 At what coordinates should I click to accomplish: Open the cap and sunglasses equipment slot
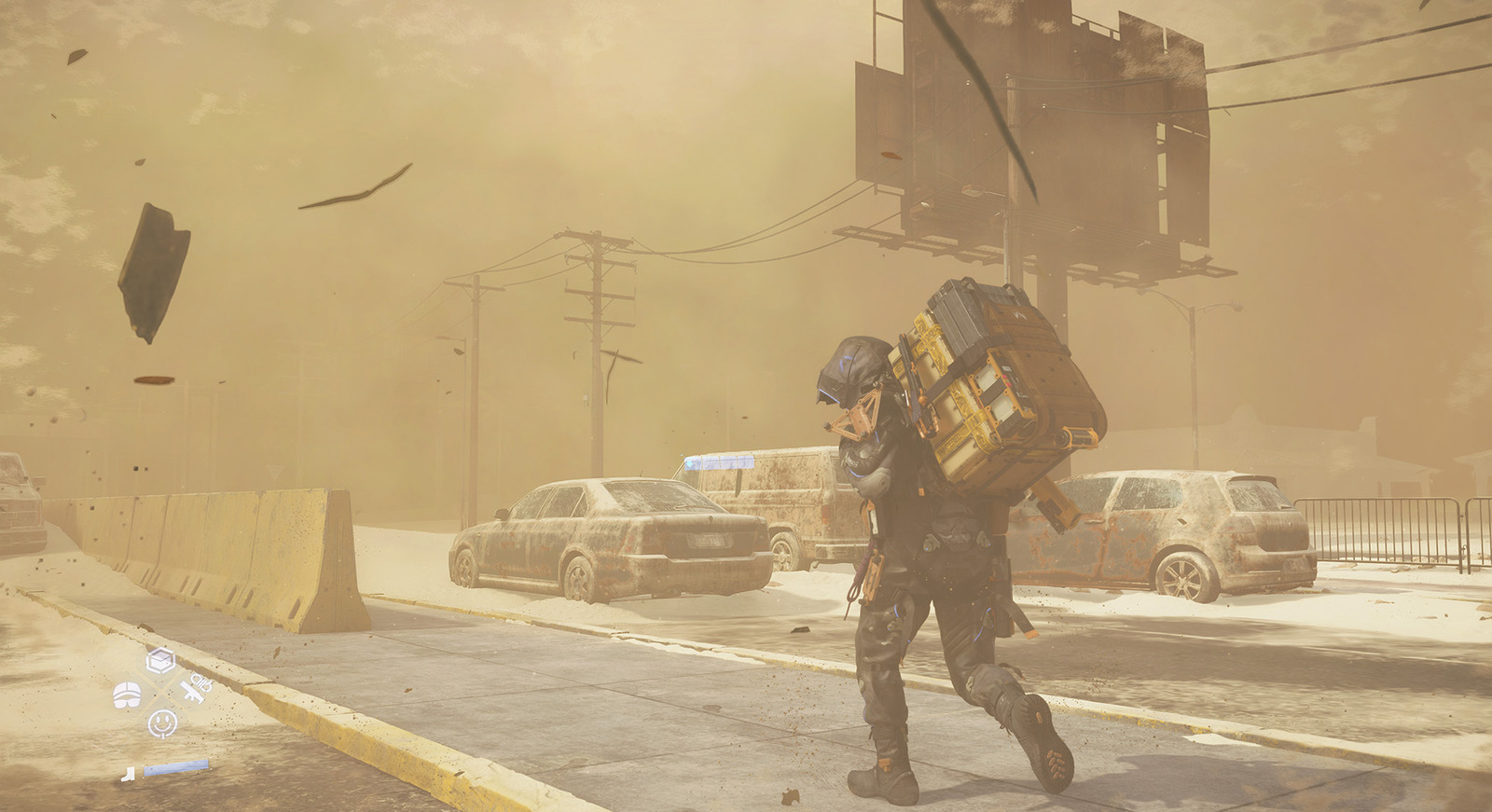pos(127,694)
